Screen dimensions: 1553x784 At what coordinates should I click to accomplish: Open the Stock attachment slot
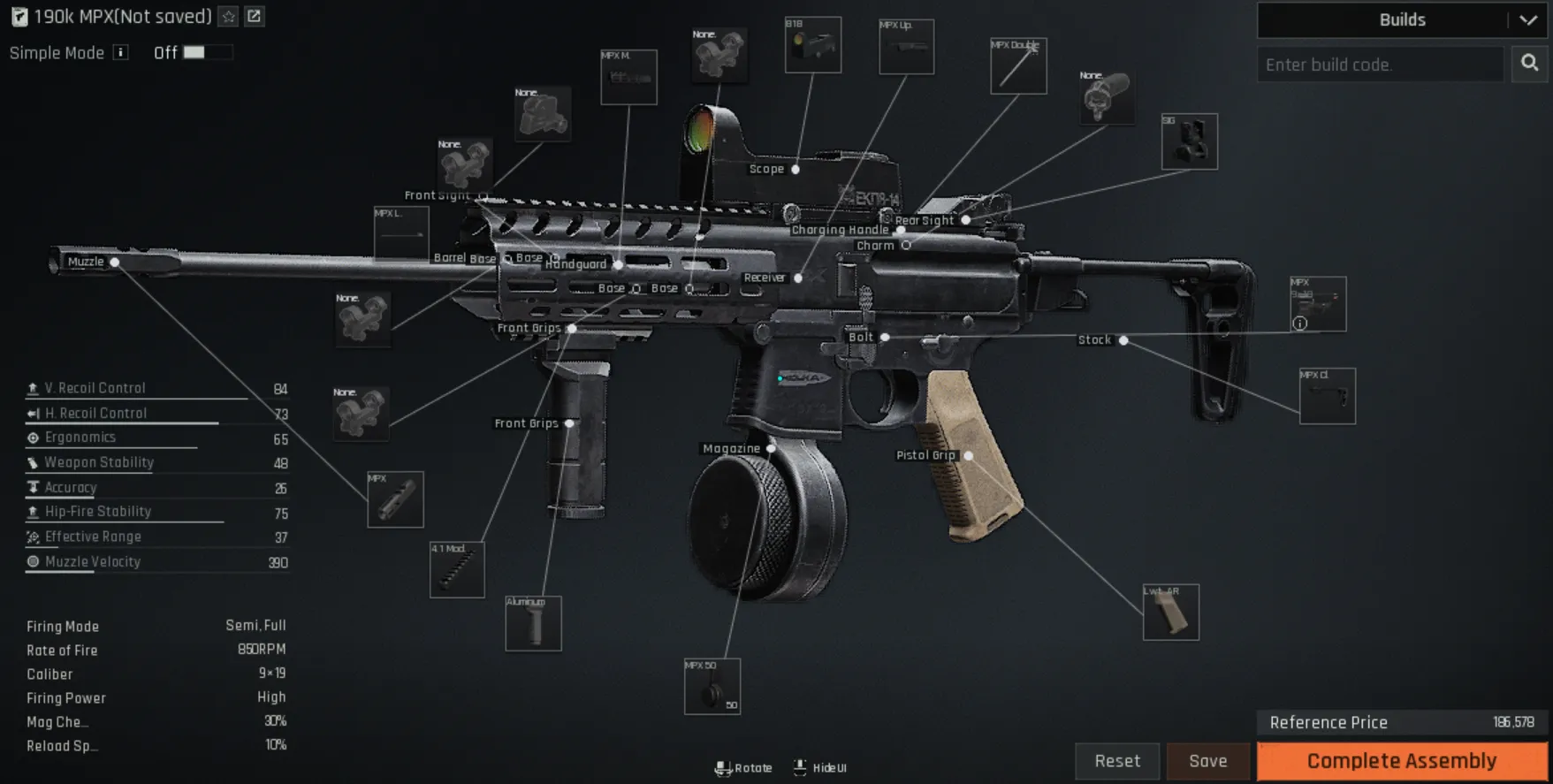point(1094,339)
